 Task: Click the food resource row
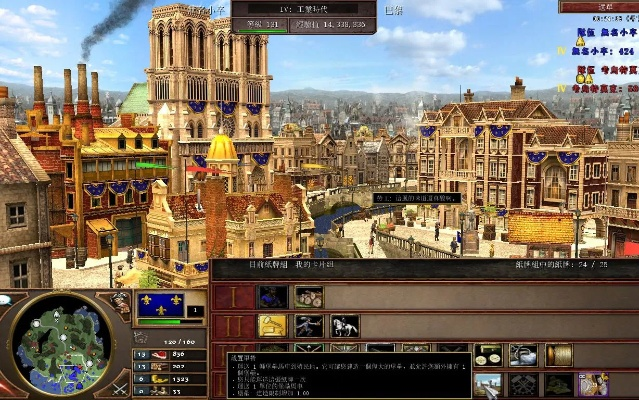point(162,354)
